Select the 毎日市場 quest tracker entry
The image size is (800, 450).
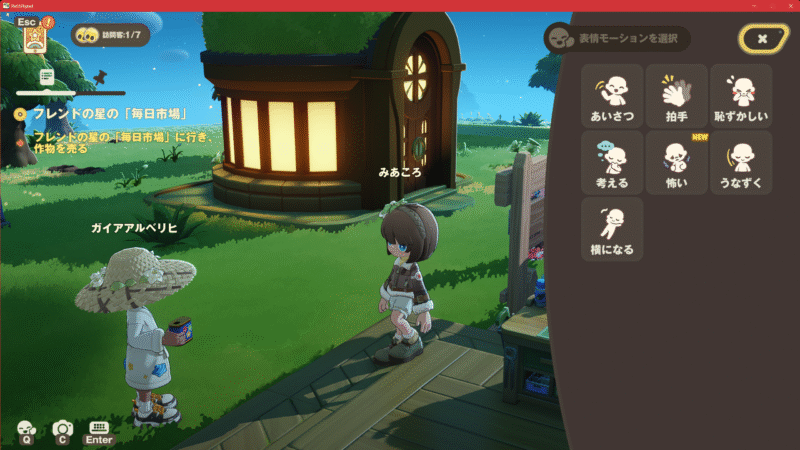pos(108,114)
